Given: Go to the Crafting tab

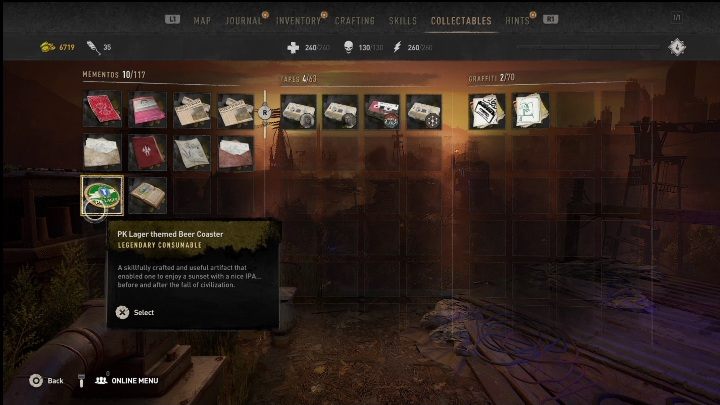Looking at the screenshot, I should point(354,20).
